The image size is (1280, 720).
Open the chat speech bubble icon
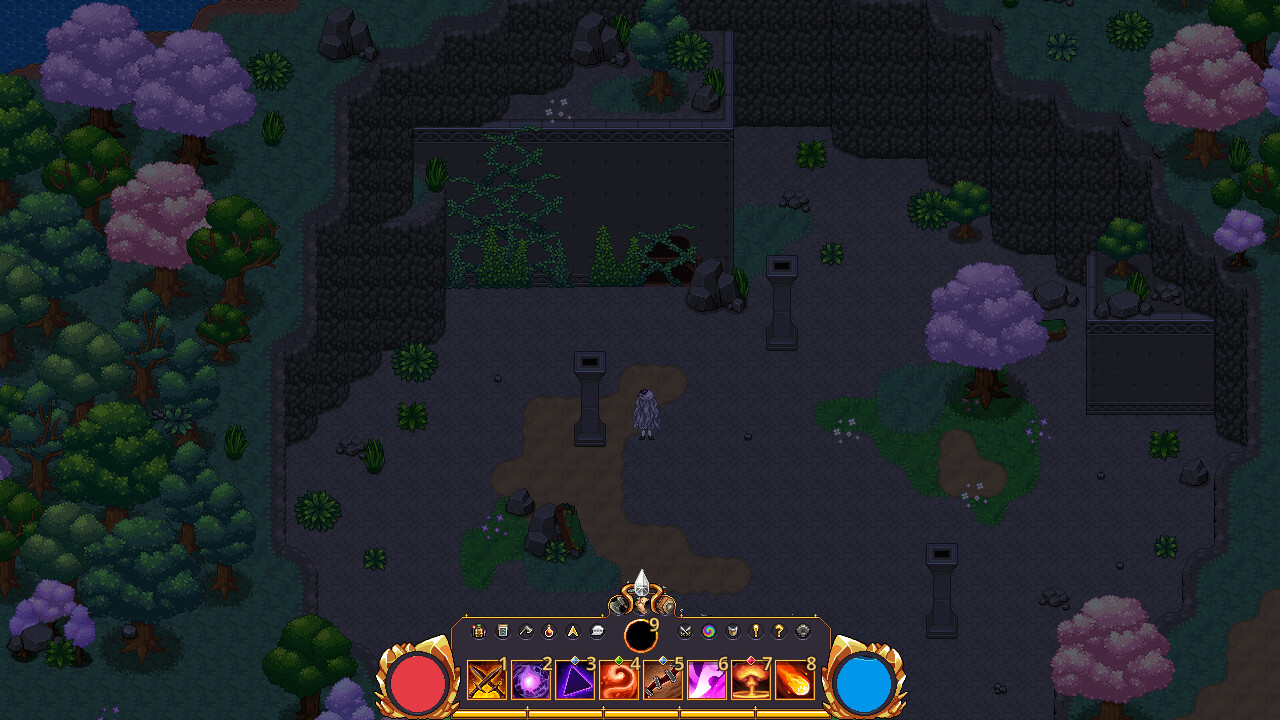click(597, 631)
